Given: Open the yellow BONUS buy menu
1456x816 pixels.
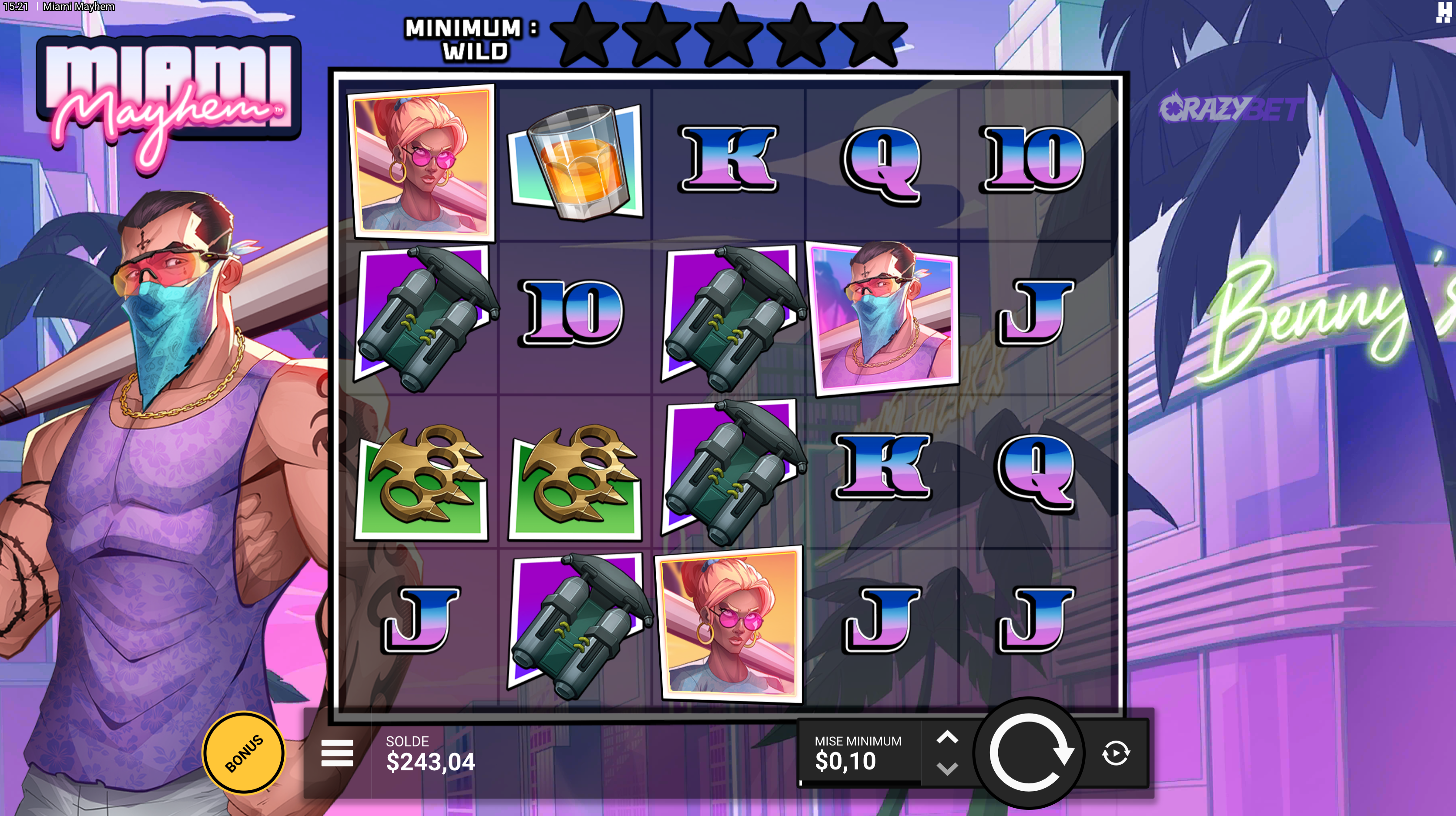Looking at the screenshot, I should click(x=244, y=752).
